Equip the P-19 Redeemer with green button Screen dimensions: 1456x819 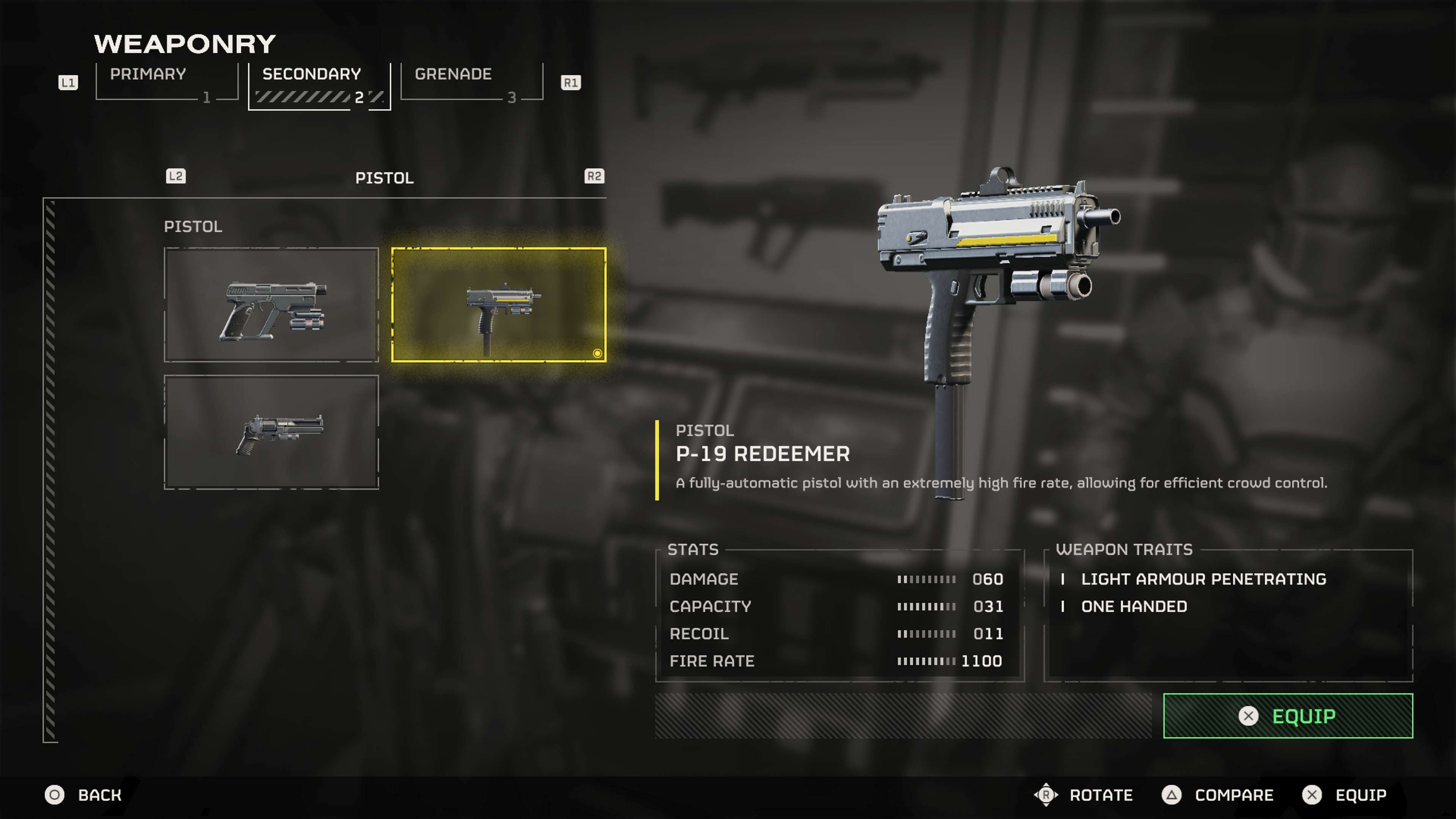pos(1288,715)
